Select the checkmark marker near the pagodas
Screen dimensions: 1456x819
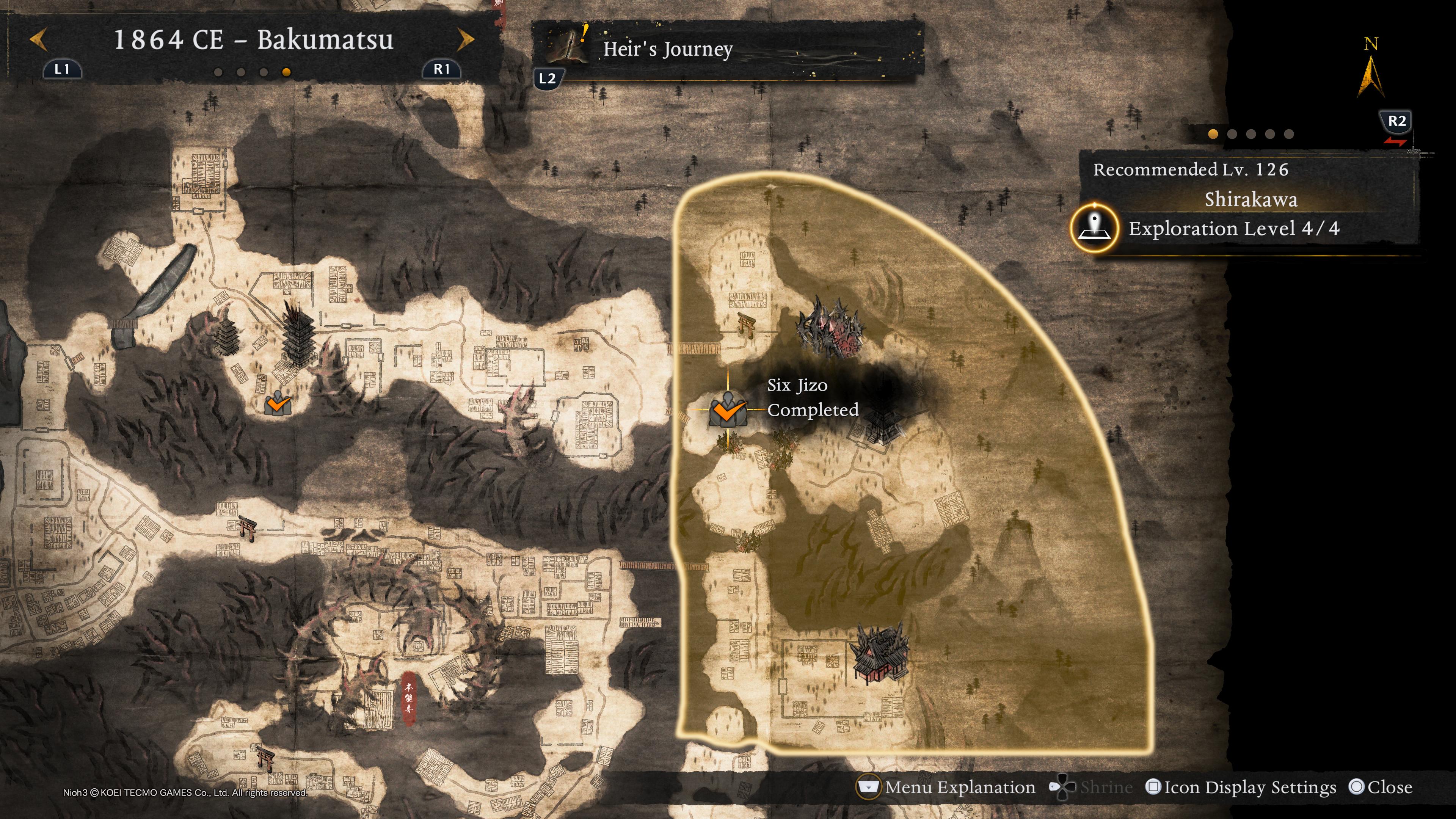pyautogui.click(x=278, y=403)
